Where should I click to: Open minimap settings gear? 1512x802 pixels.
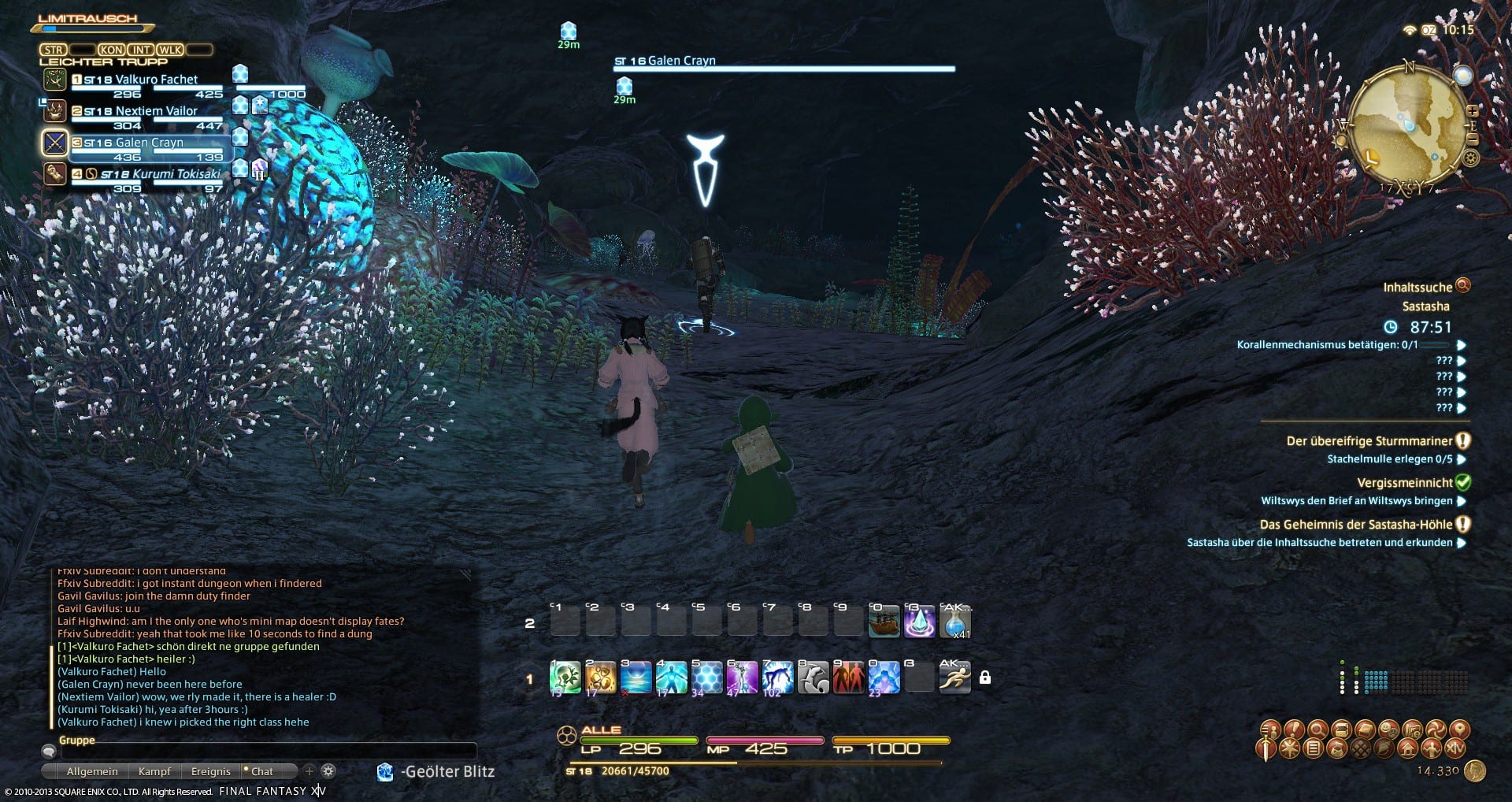pyautogui.click(x=1469, y=158)
